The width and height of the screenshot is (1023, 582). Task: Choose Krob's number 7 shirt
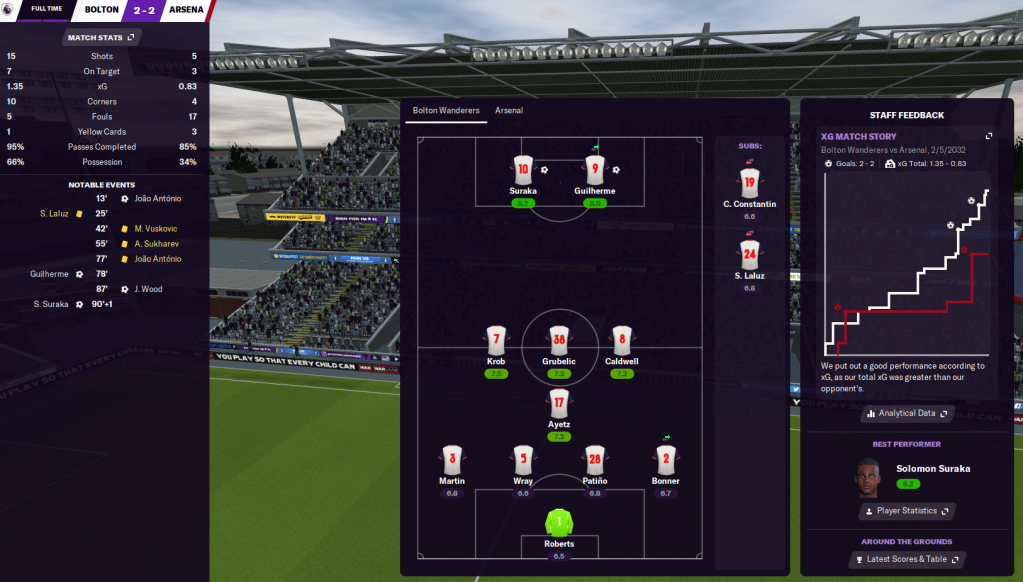pyautogui.click(x=496, y=340)
